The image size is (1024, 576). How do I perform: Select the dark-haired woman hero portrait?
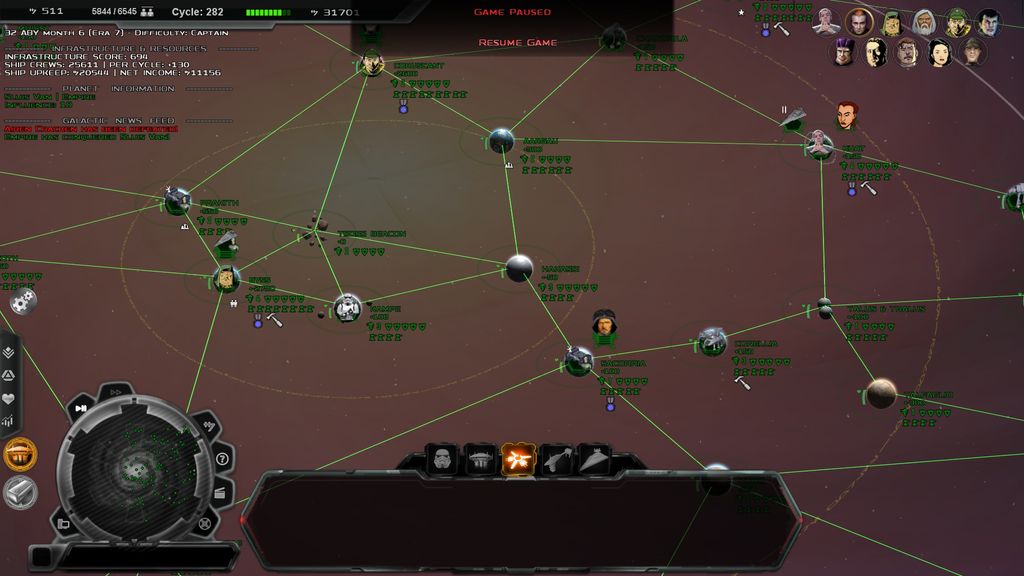pos(939,52)
